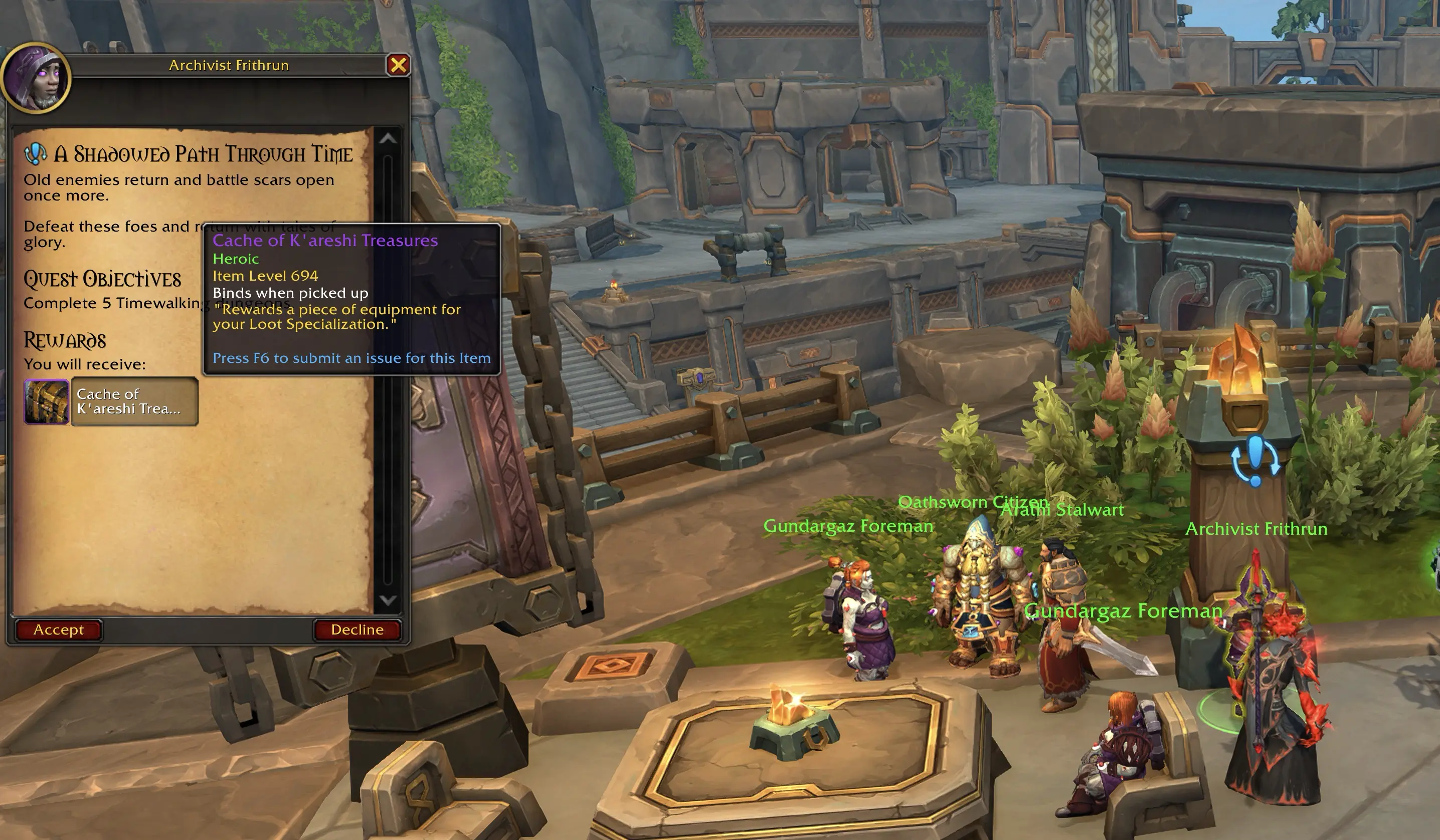This screenshot has width=1440, height=840.
Task: Accept the Shadowed Path Through Time quest
Action: [58, 630]
